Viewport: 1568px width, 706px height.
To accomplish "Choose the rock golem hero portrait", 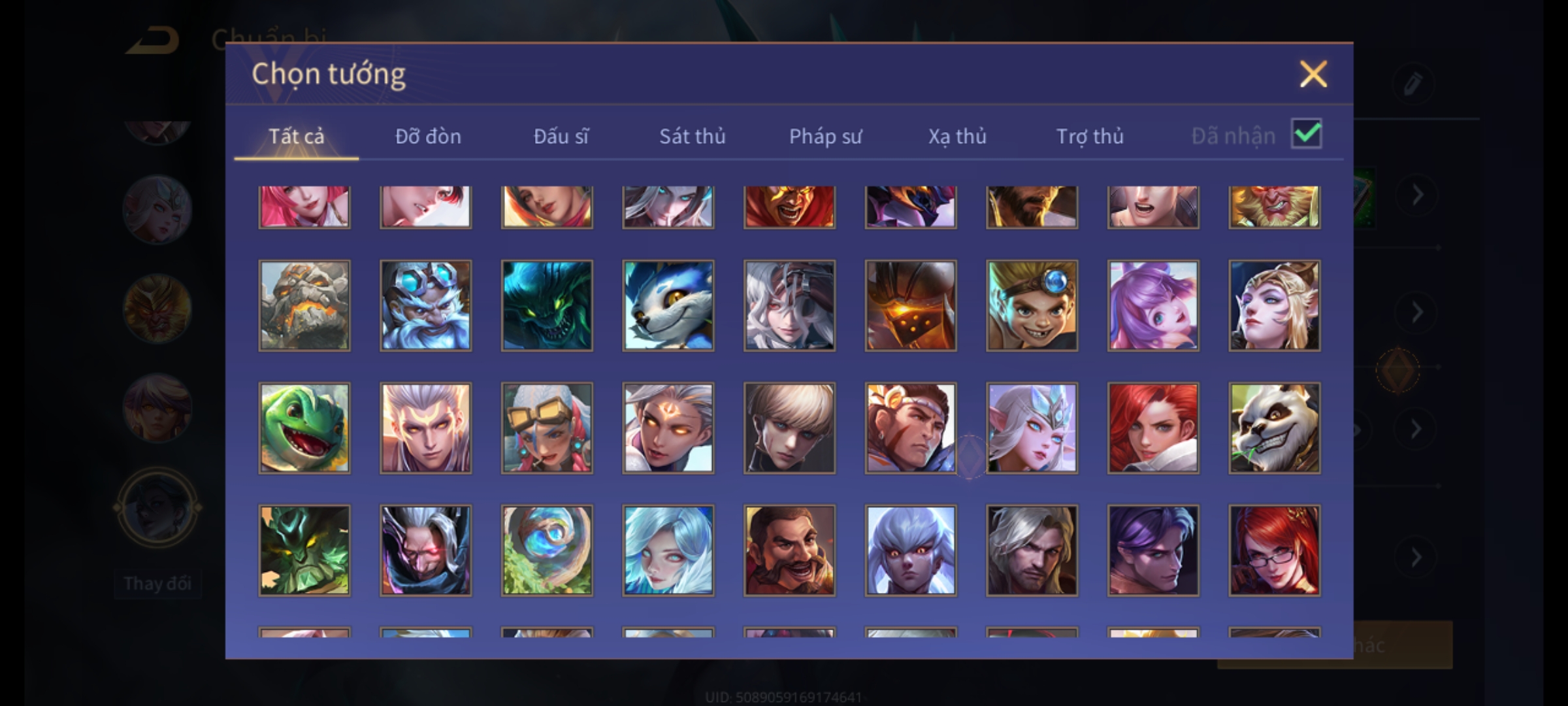I will coord(304,305).
